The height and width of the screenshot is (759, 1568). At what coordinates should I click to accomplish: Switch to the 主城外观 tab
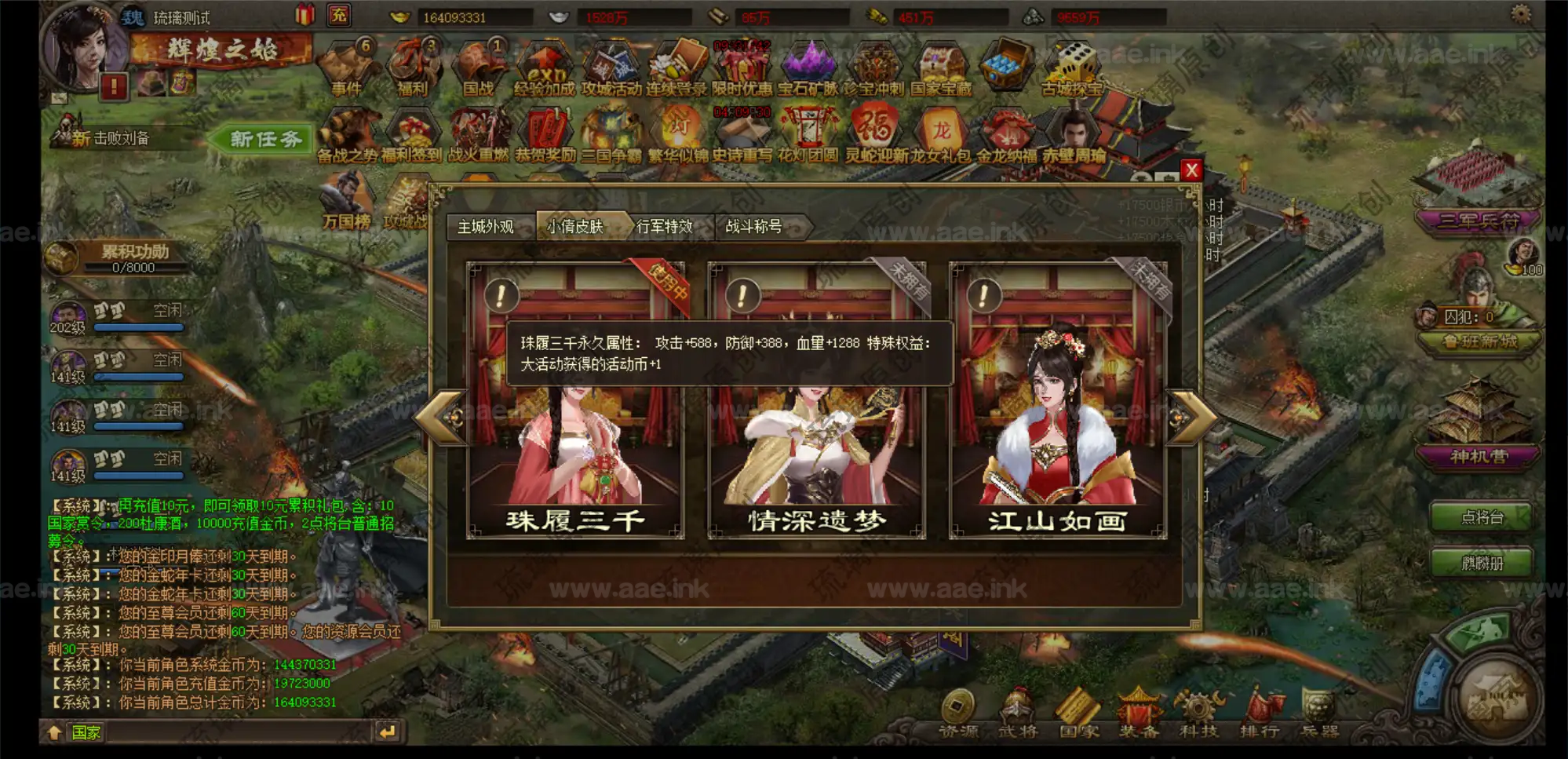[x=487, y=227]
